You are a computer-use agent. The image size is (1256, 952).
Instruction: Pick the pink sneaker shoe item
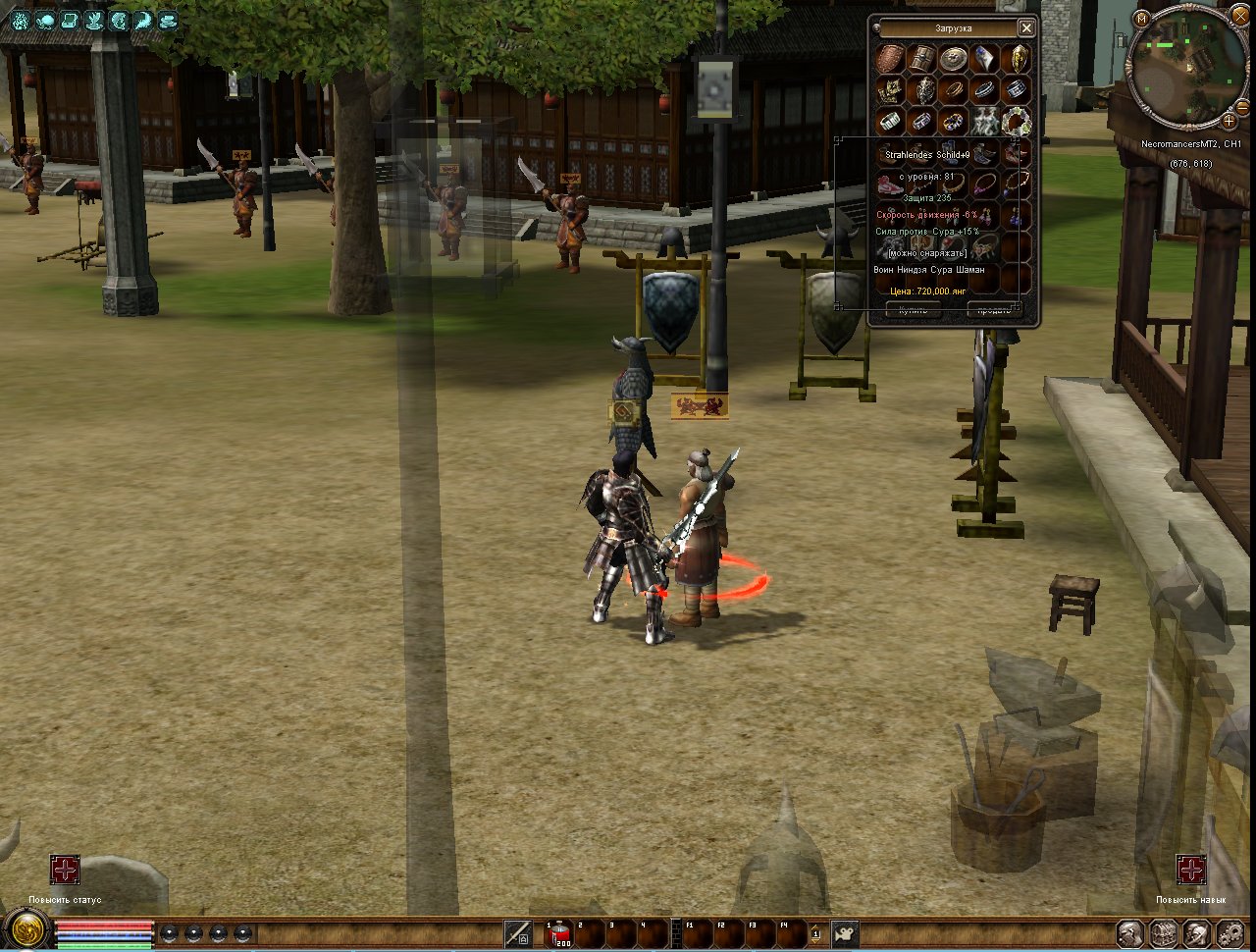[x=889, y=184]
